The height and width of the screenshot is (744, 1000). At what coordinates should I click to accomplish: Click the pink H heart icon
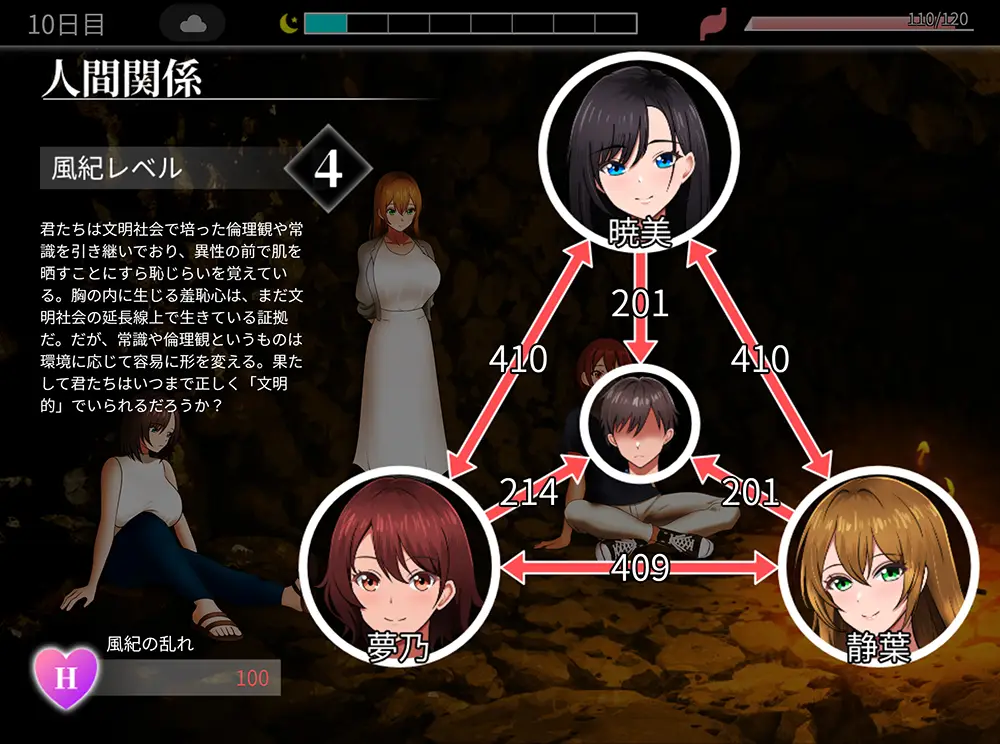coord(66,676)
